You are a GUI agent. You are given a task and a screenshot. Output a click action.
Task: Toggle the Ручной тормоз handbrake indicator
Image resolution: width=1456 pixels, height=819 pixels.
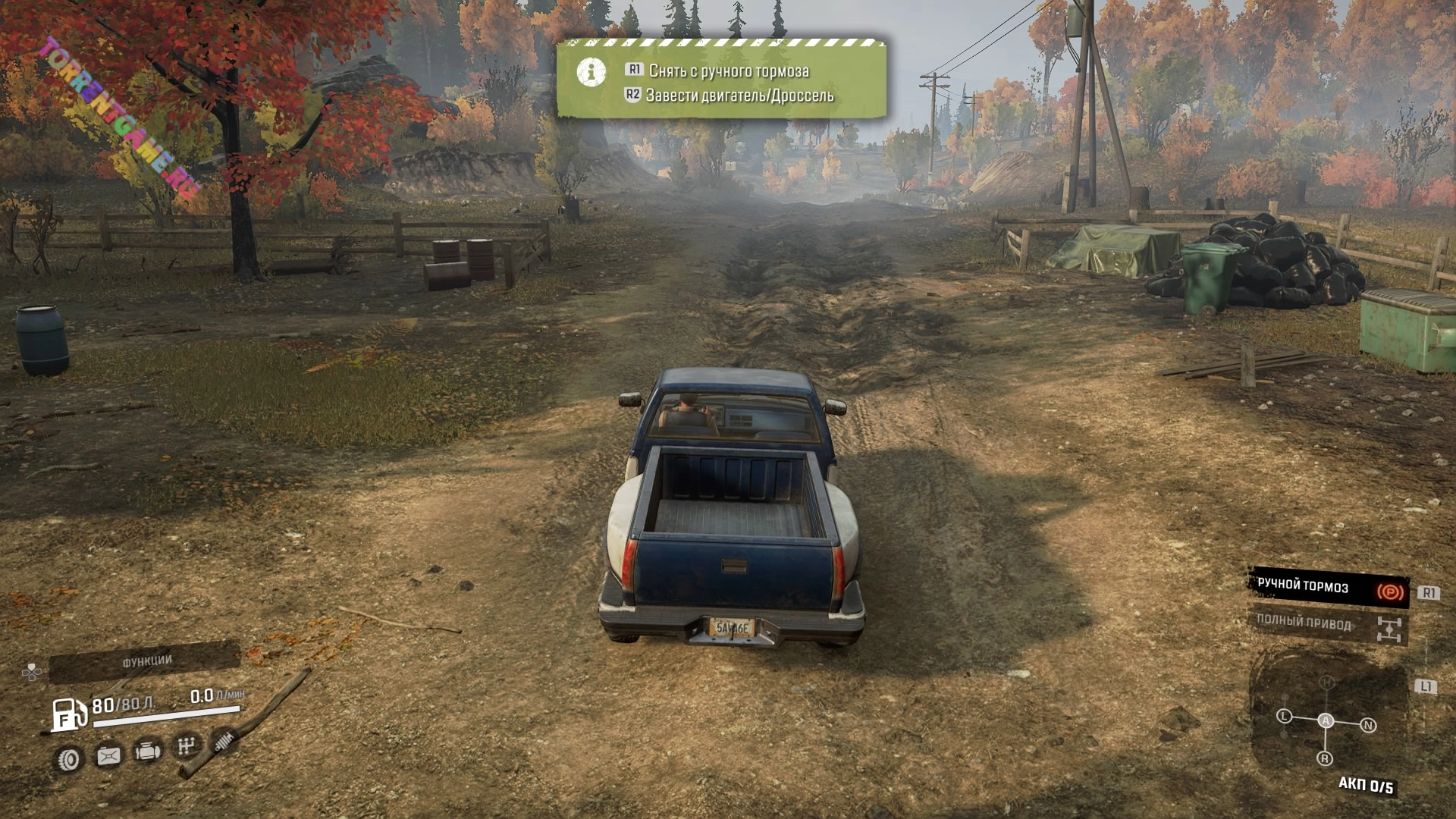coord(1328,588)
